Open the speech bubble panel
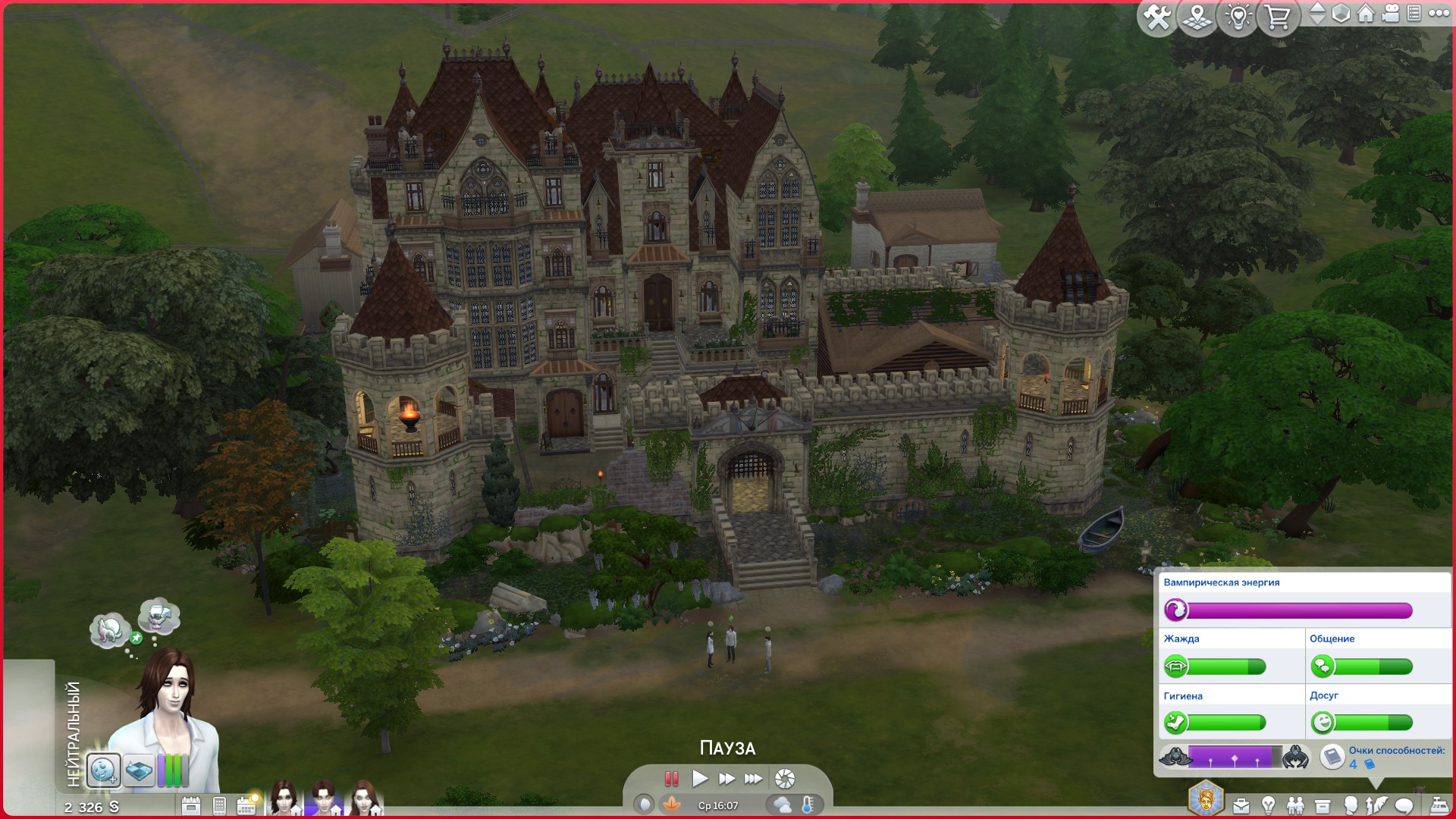1456x819 pixels. tap(1404, 805)
